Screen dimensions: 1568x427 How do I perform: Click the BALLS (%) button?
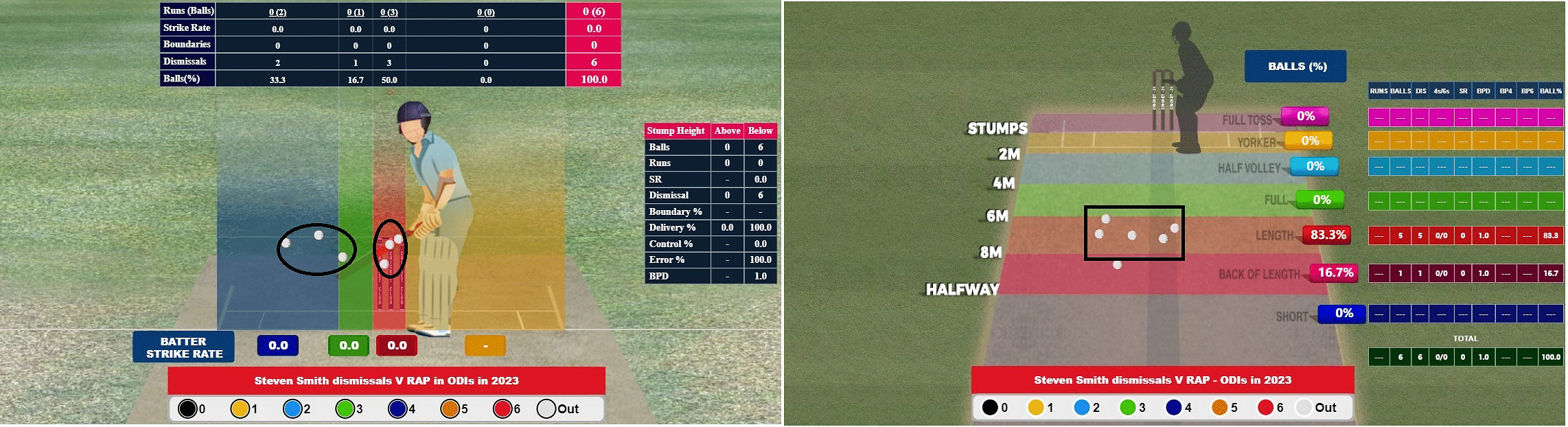(1295, 67)
